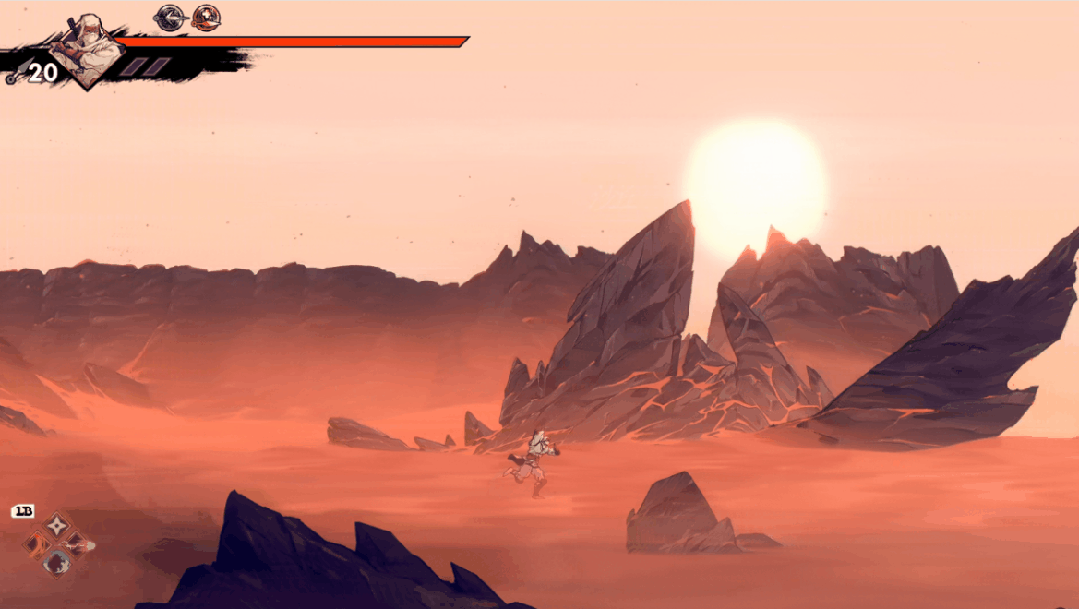This screenshot has width=1079, height=609.
Task: Select the grey swirl ninpo slot
Action: coord(58,564)
